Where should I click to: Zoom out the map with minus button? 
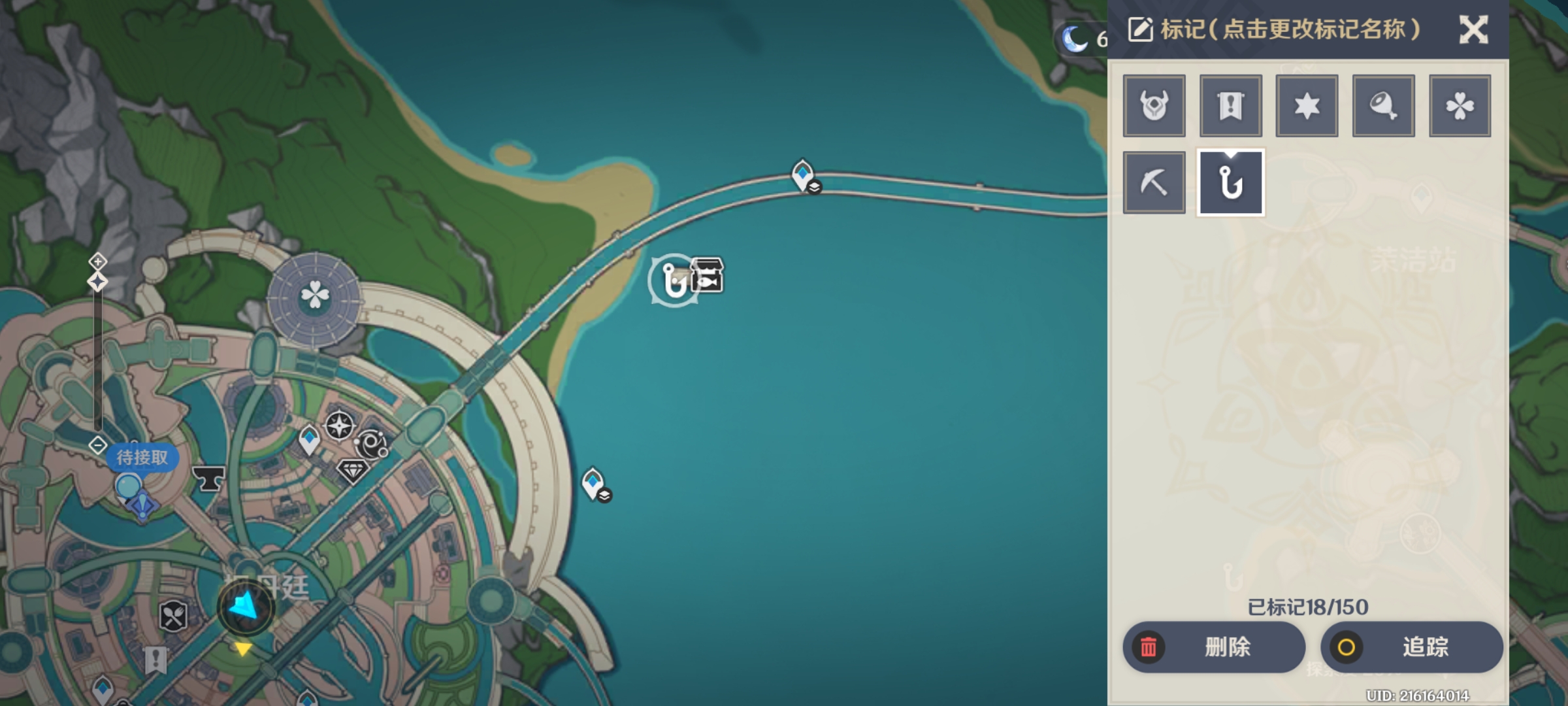pos(97,445)
